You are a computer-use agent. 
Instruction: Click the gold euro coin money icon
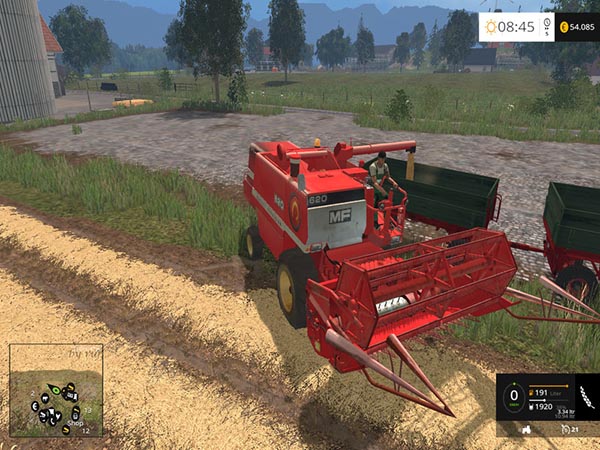(x=565, y=26)
